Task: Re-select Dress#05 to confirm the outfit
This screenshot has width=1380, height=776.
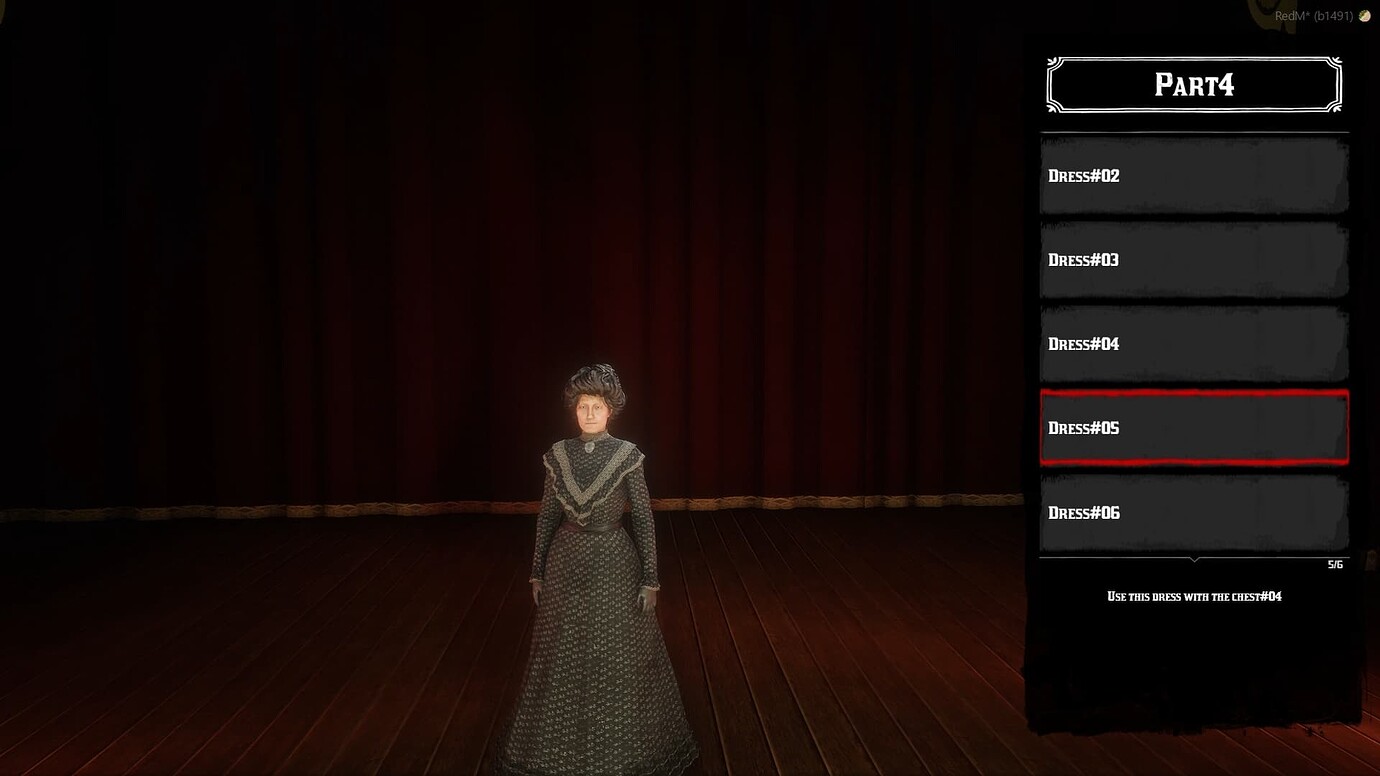Action: tap(1194, 428)
